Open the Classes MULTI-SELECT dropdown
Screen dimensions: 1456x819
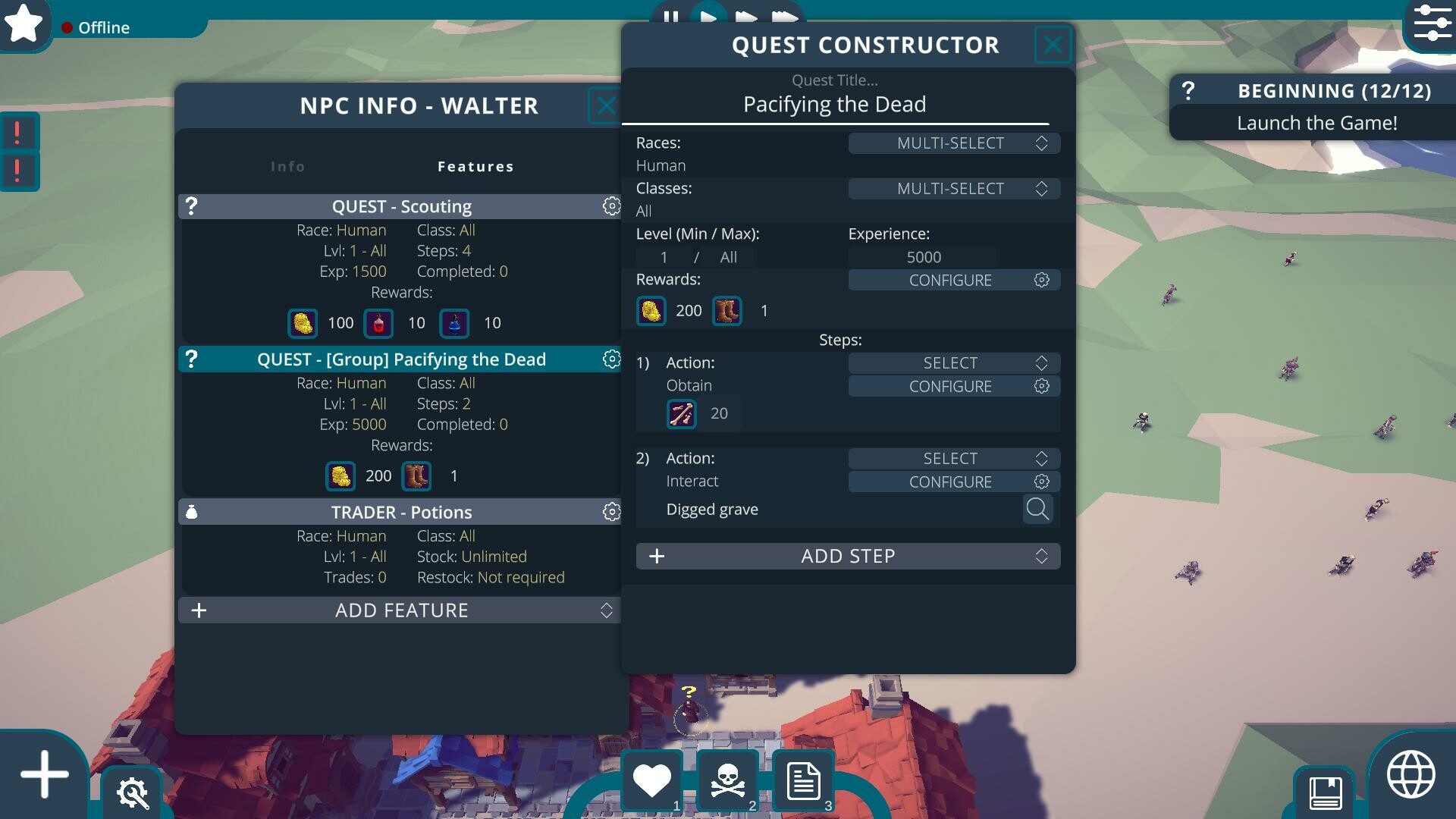955,188
